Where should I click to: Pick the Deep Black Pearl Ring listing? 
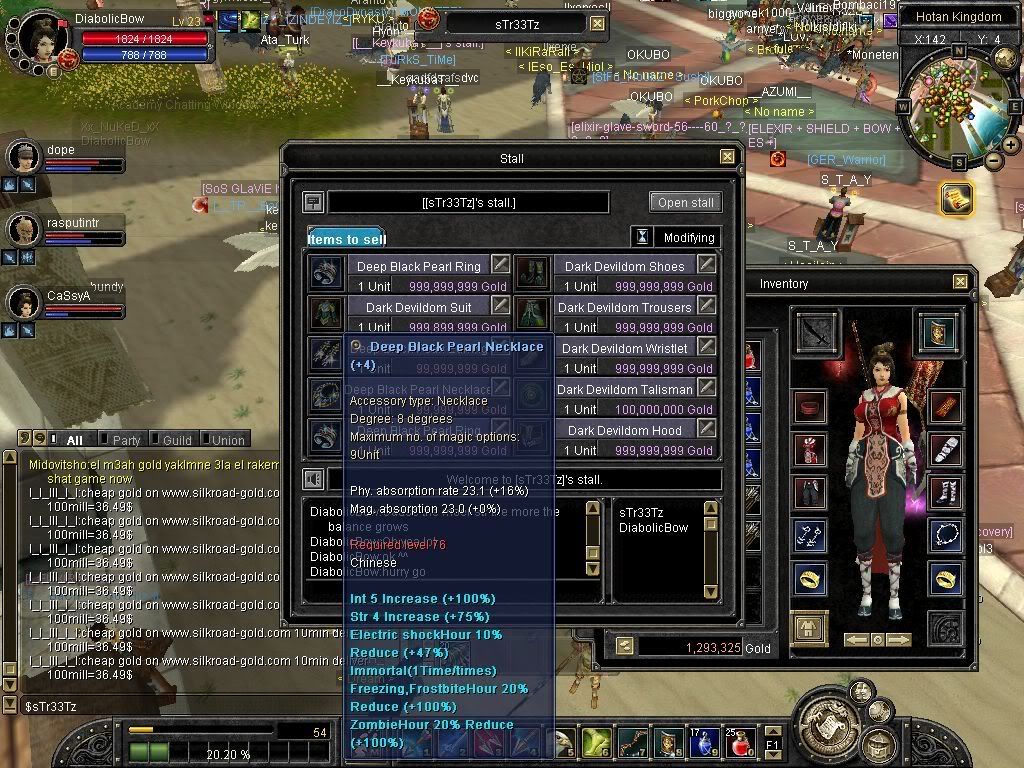coord(418,266)
